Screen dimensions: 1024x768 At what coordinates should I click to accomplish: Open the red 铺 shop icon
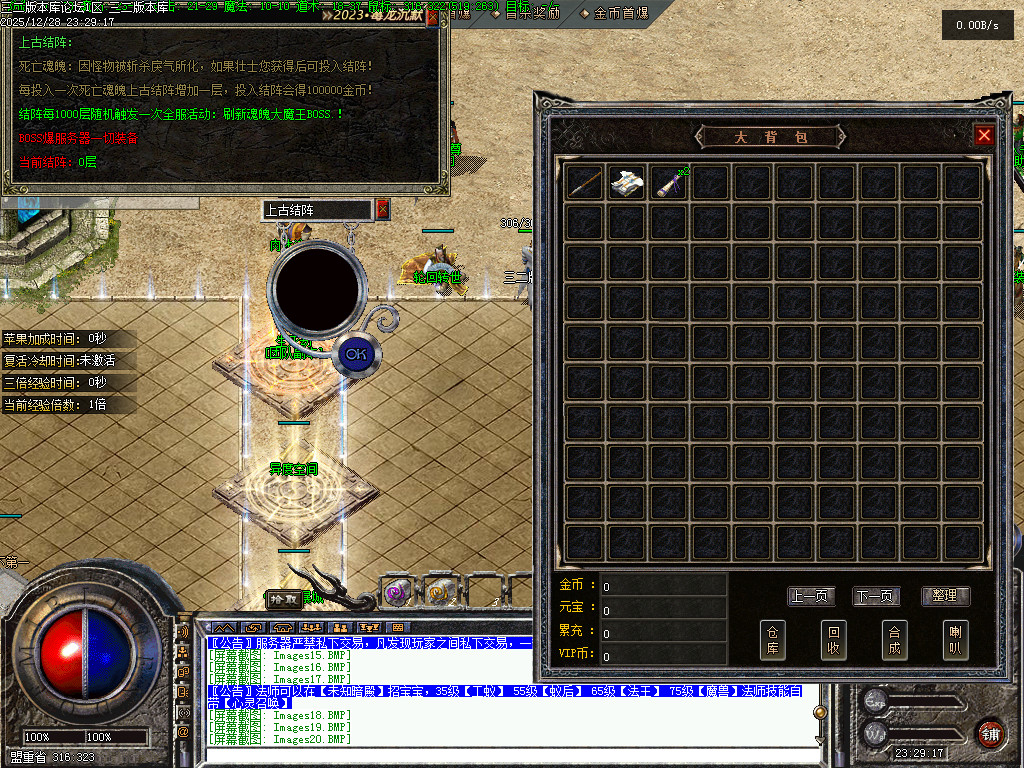click(990, 733)
